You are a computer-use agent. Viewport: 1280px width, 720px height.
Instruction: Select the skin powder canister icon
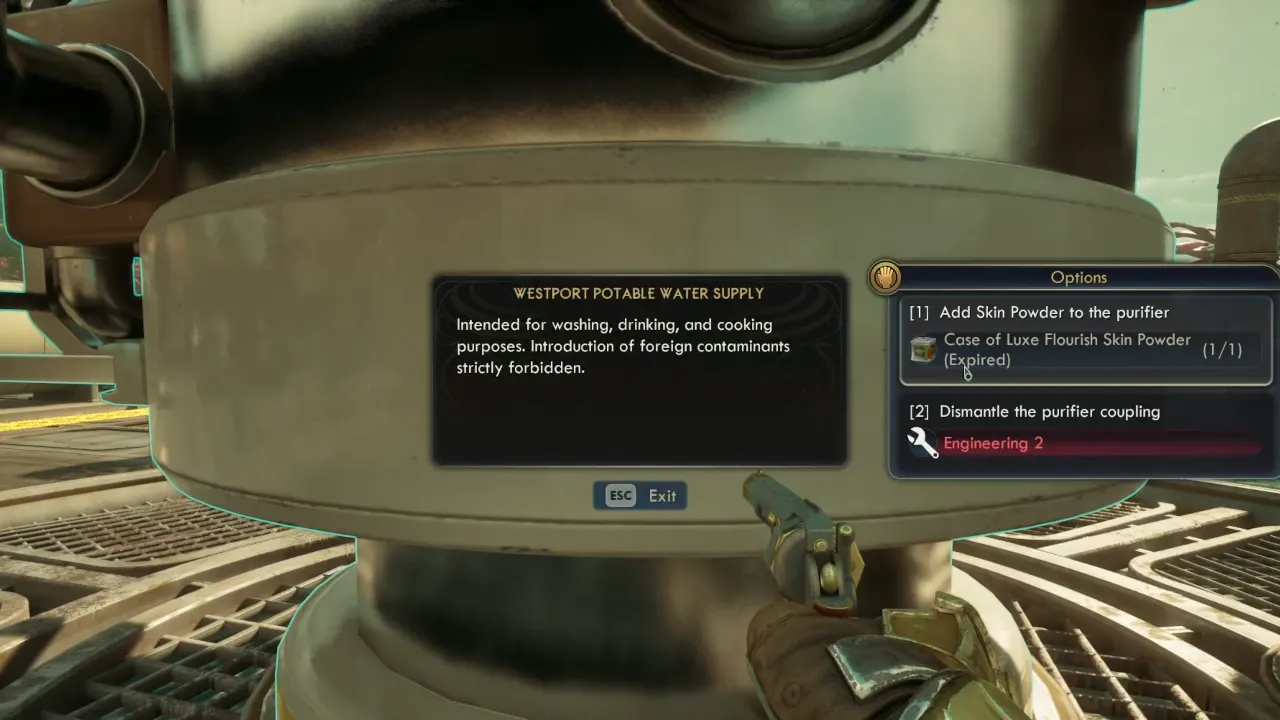point(922,350)
